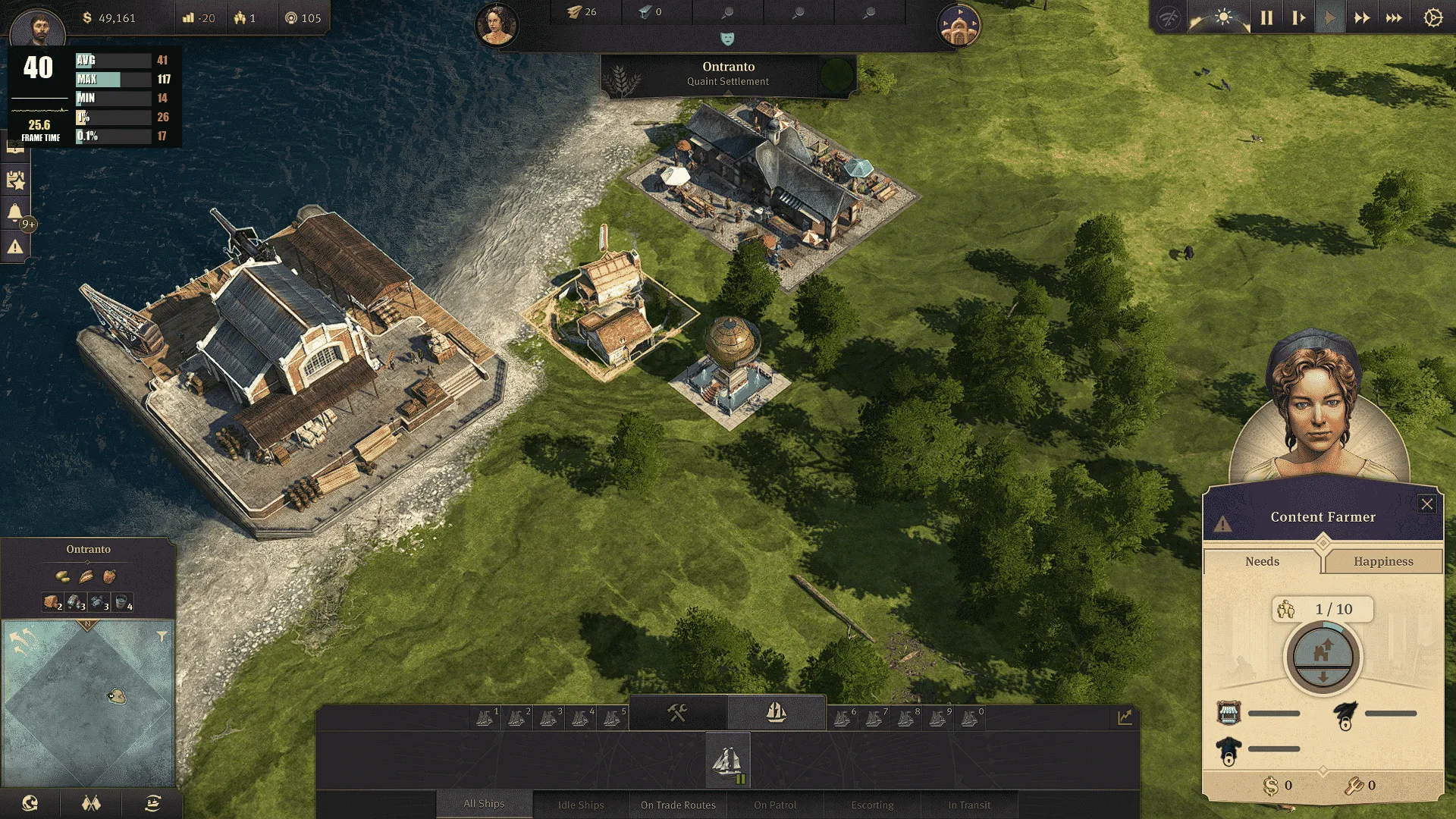The image size is (1456, 819).
Task: Open the statistics chart button
Action: pos(1125,717)
